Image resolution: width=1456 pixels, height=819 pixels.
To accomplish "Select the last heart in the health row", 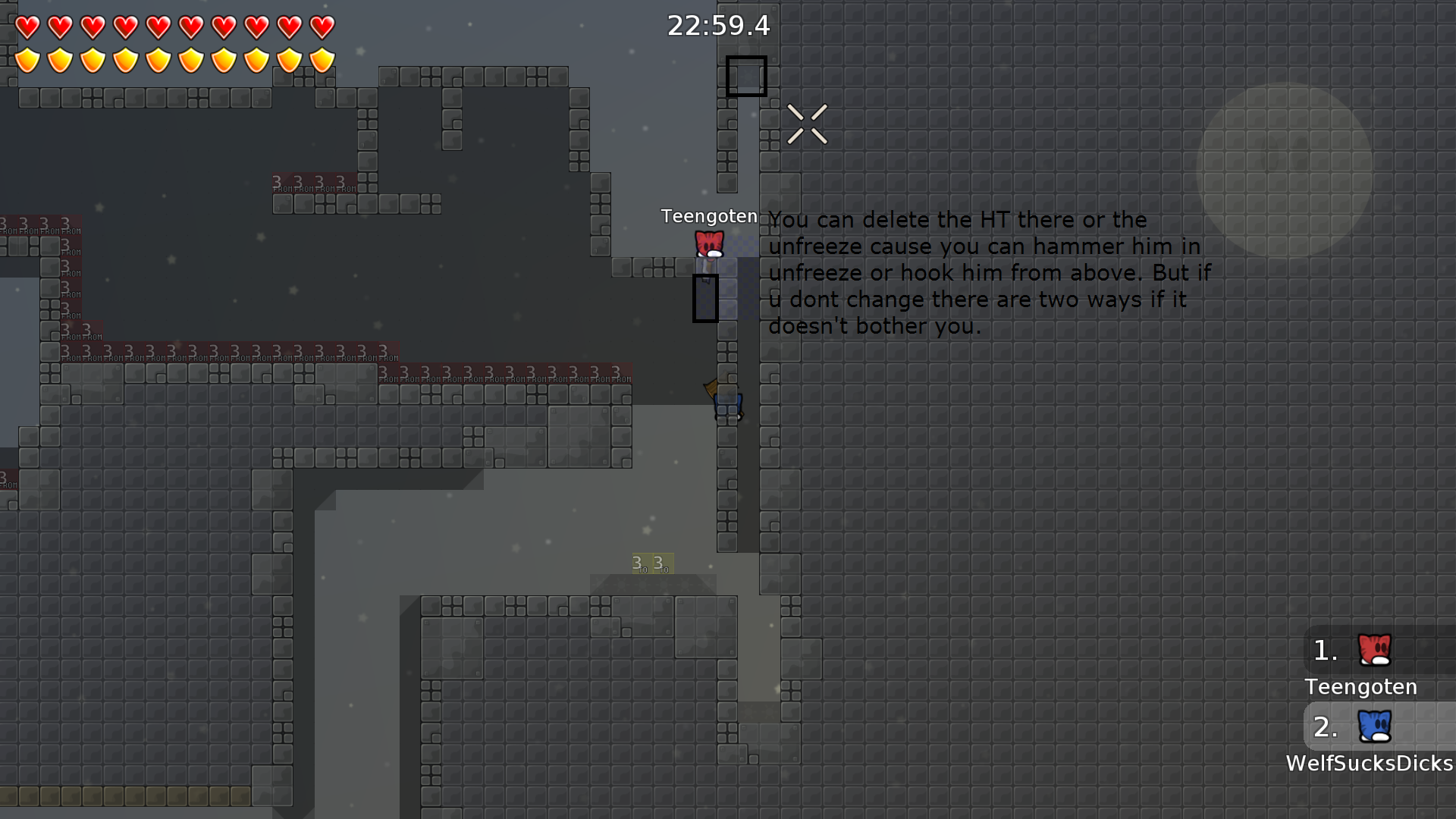I will pos(322,27).
